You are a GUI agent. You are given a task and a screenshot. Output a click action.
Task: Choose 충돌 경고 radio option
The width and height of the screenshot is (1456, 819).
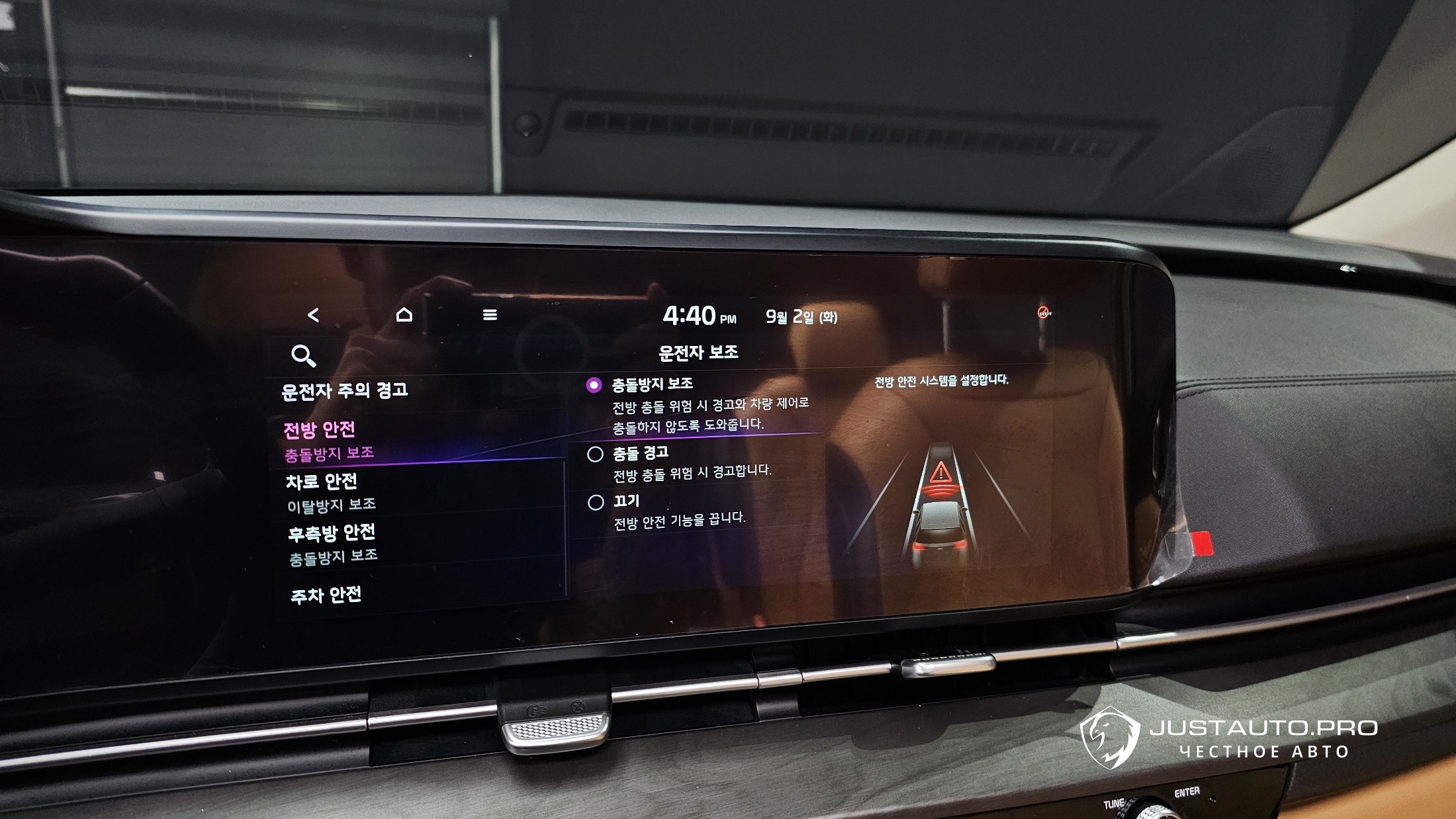point(595,454)
